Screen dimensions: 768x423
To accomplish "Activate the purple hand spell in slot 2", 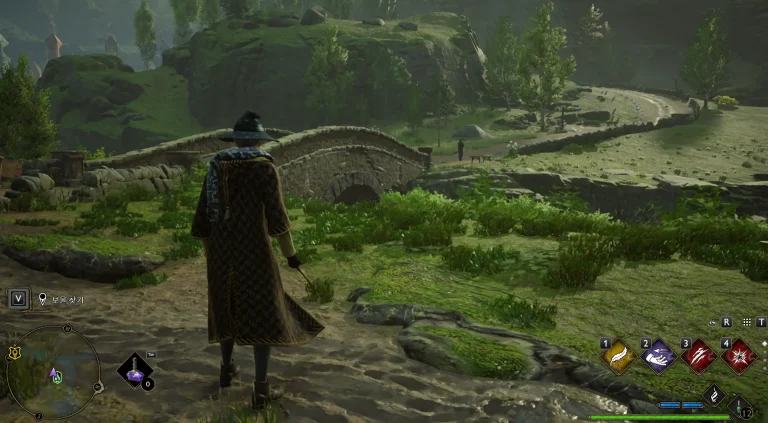I will pyautogui.click(x=659, y=357).
